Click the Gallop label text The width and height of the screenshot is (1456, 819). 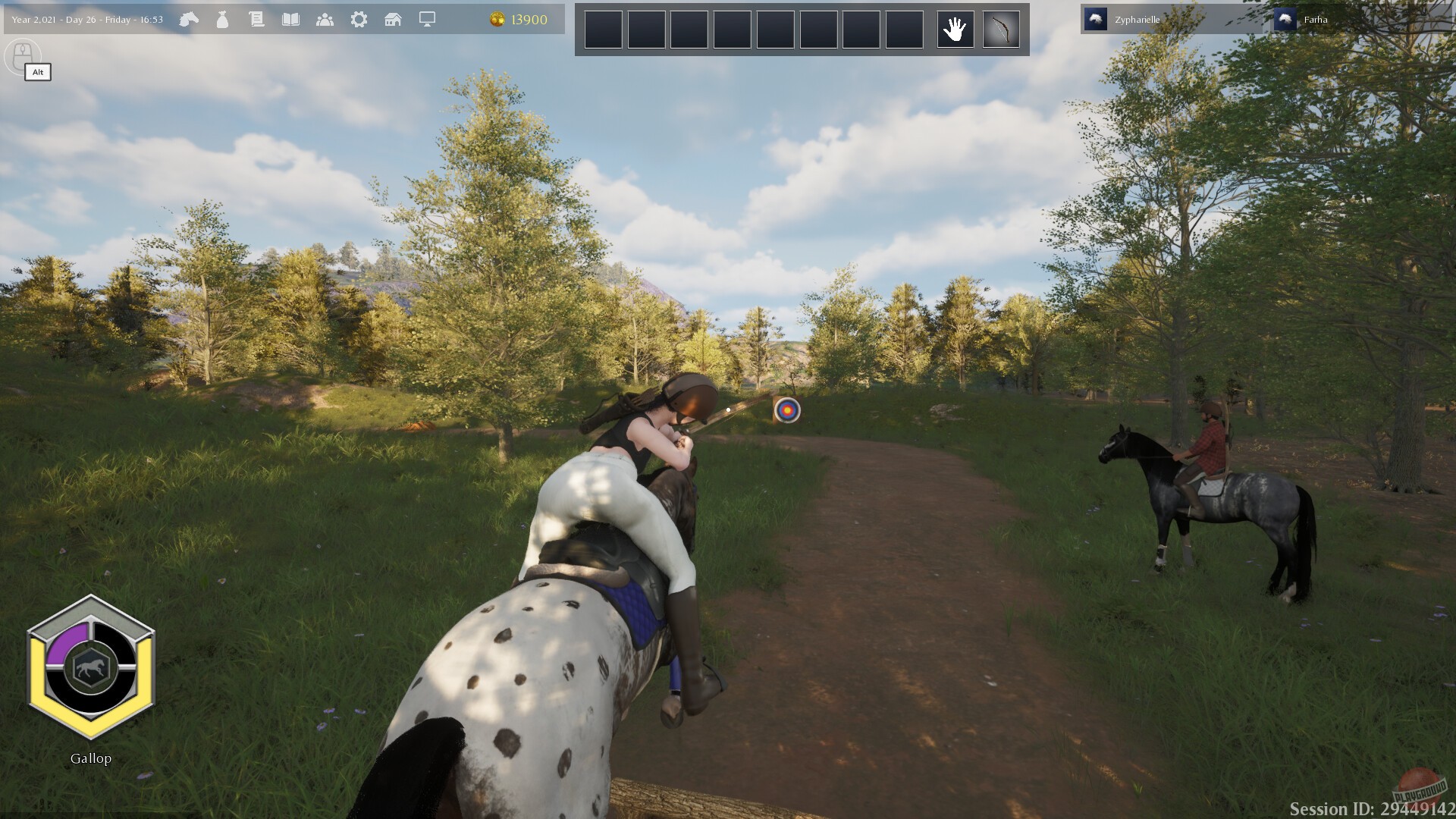(89, 758)
